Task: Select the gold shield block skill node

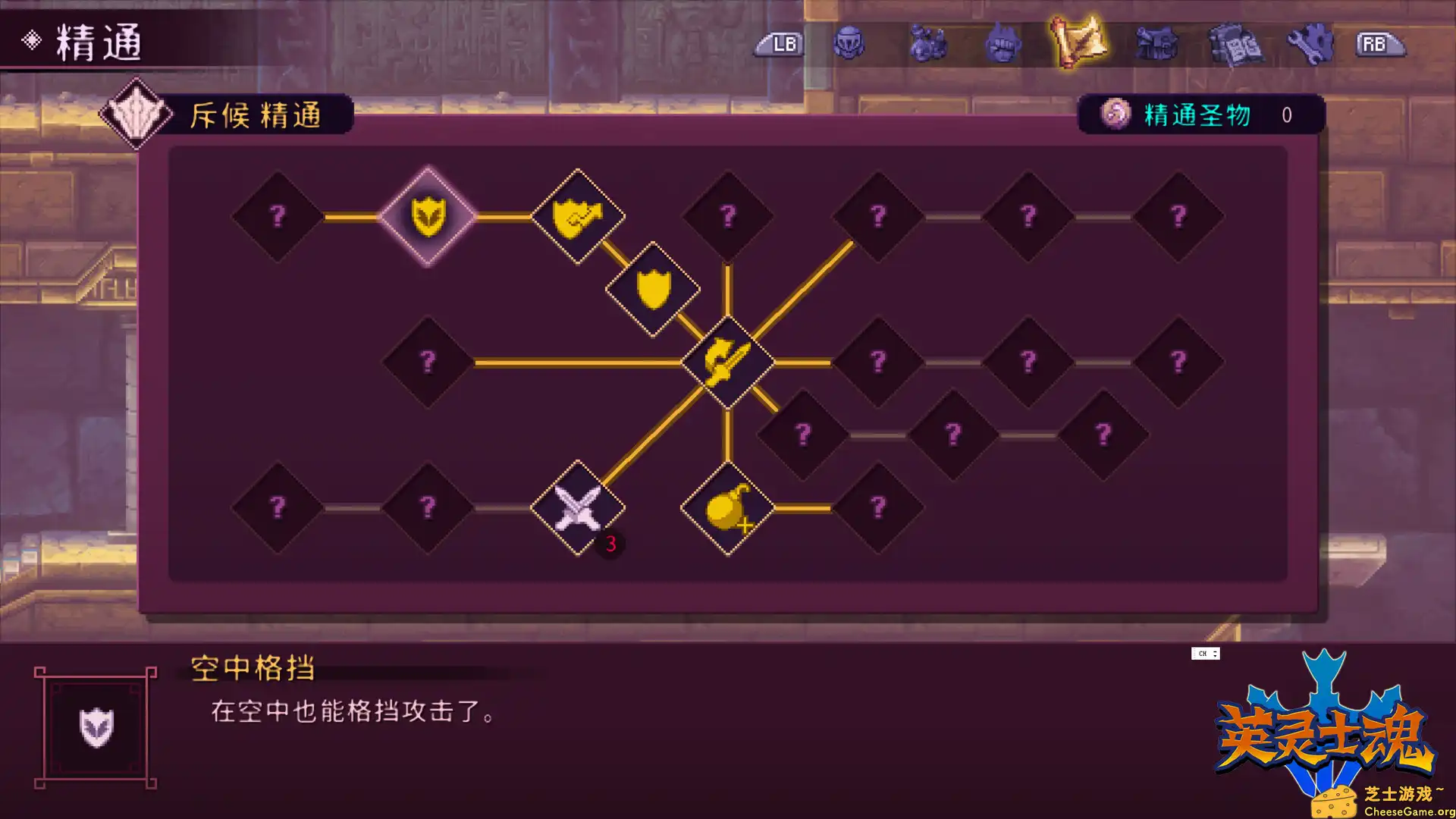Action: (x=653, y=288)
